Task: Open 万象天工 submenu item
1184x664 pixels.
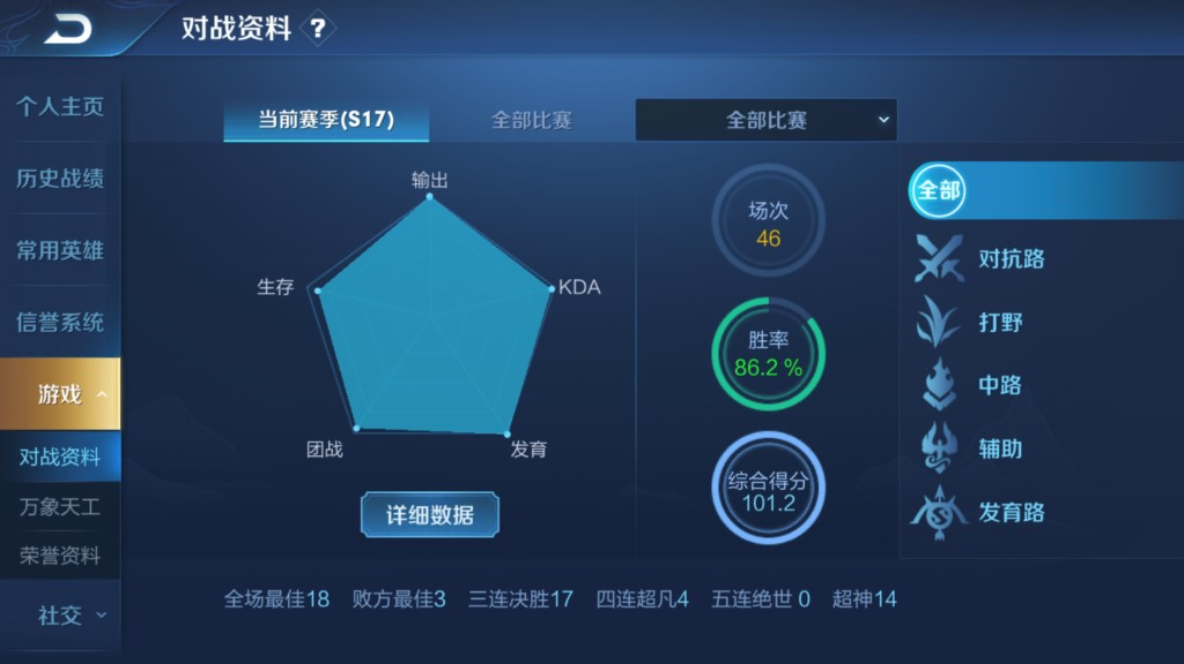Action: pyautogui.click(x=60, y=507)
